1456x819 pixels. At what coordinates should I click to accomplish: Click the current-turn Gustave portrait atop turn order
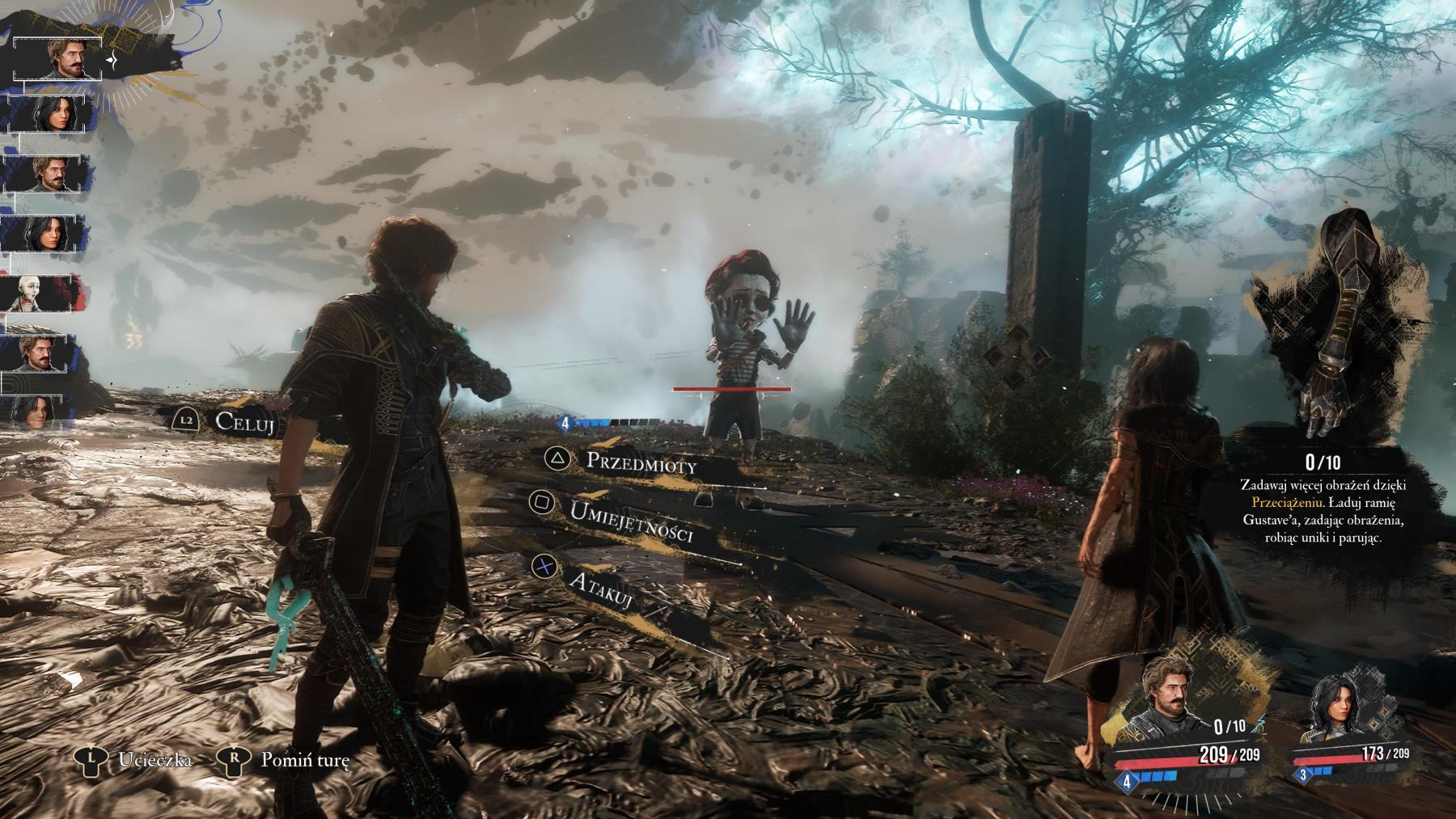point(57,58)
